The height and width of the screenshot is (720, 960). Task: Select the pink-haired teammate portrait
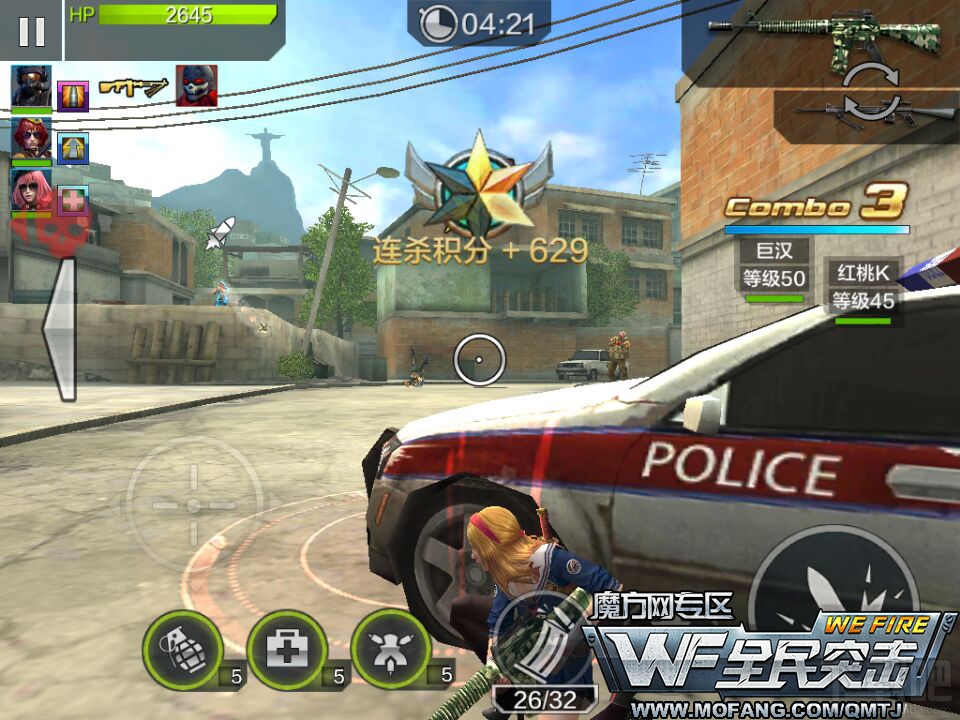tap(31, 190)
